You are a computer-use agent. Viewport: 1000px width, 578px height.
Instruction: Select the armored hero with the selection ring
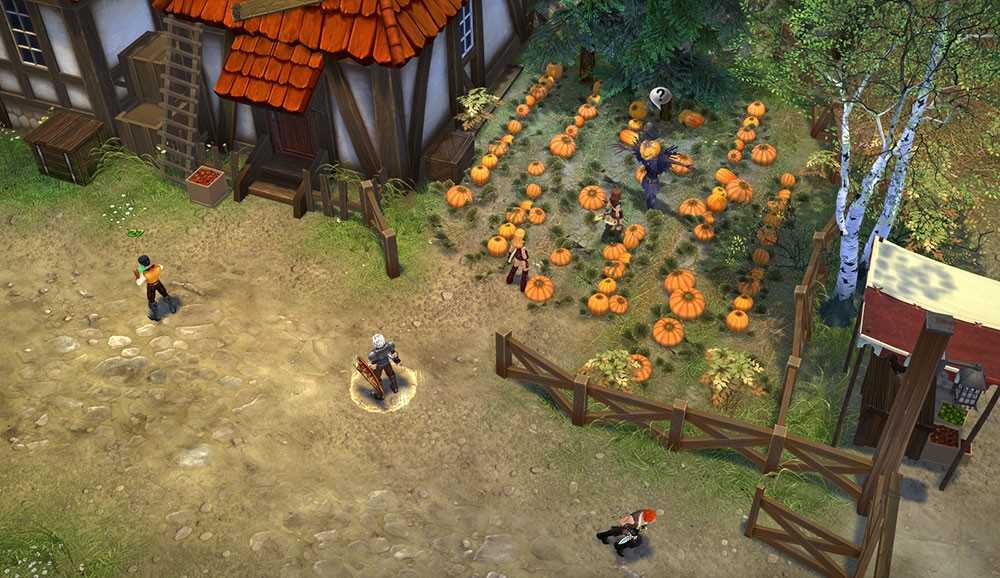382,364
